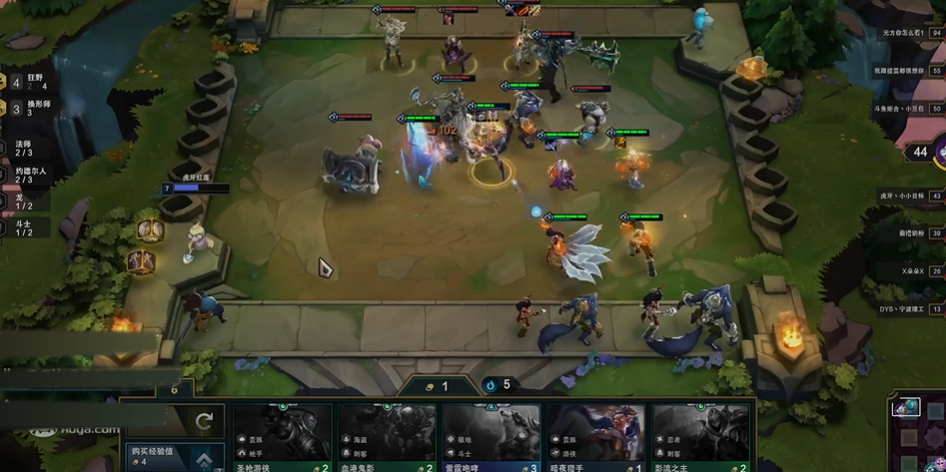Refresh the champion shop
Screen dimensions: 946x472
[x=204, y=422]
